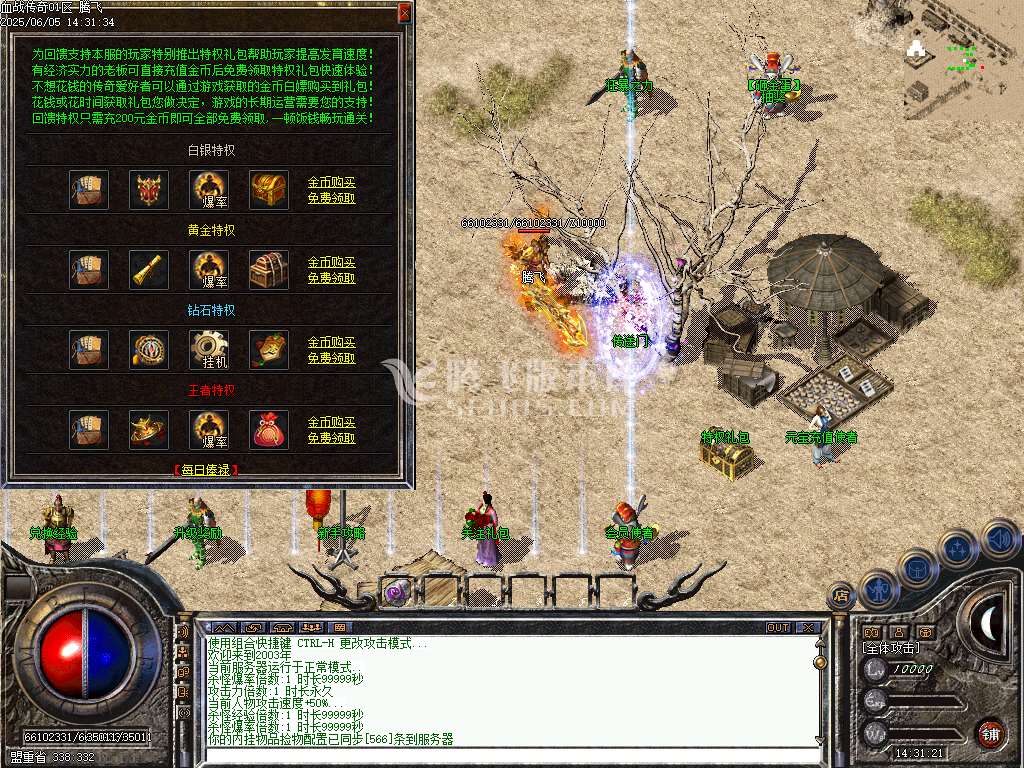Select the 挂机 gear reward icon
Viewport: 1024px width, 768px height.
click(209, 349)
